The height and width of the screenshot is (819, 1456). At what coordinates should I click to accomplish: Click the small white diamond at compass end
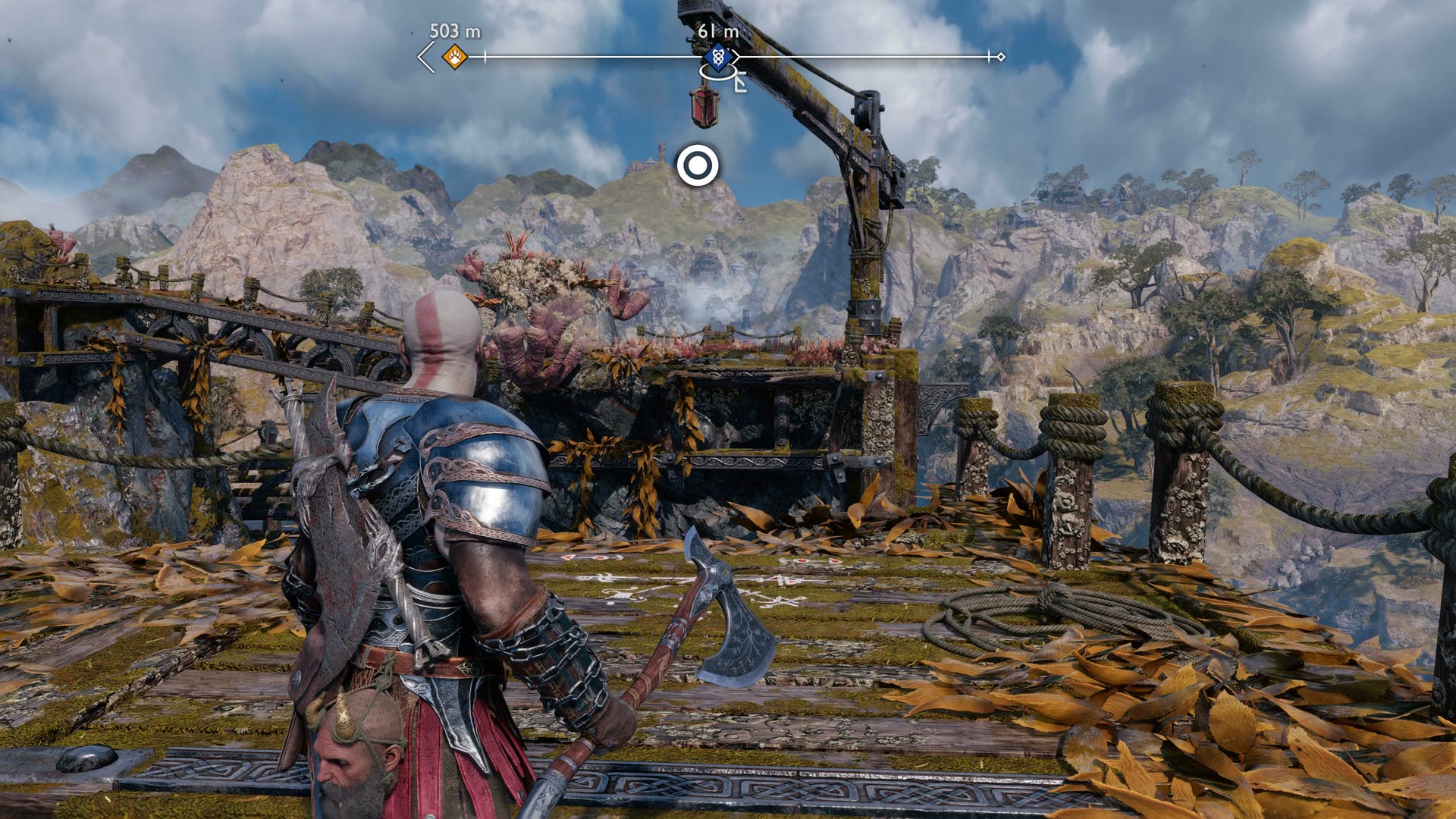(1001, 57)
